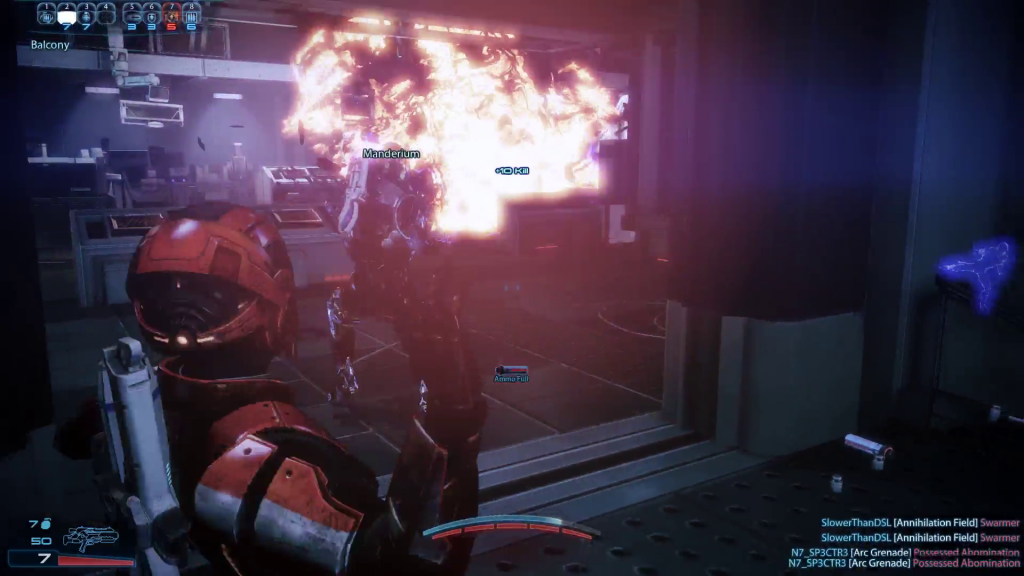Viewport: 1024px width, 576px height.
Task: Use the grenade power in slot 3
Action: click(87, 15)
